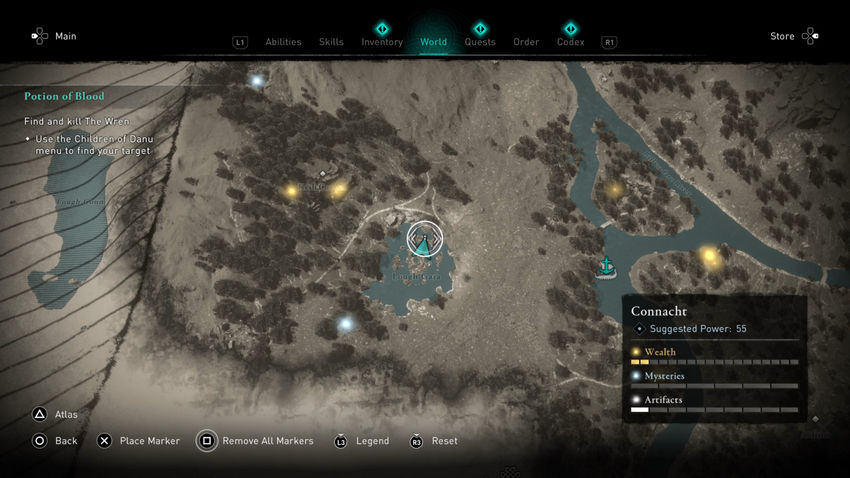Choose Place Marker
The image size is (850, 478).
(136, 441)
